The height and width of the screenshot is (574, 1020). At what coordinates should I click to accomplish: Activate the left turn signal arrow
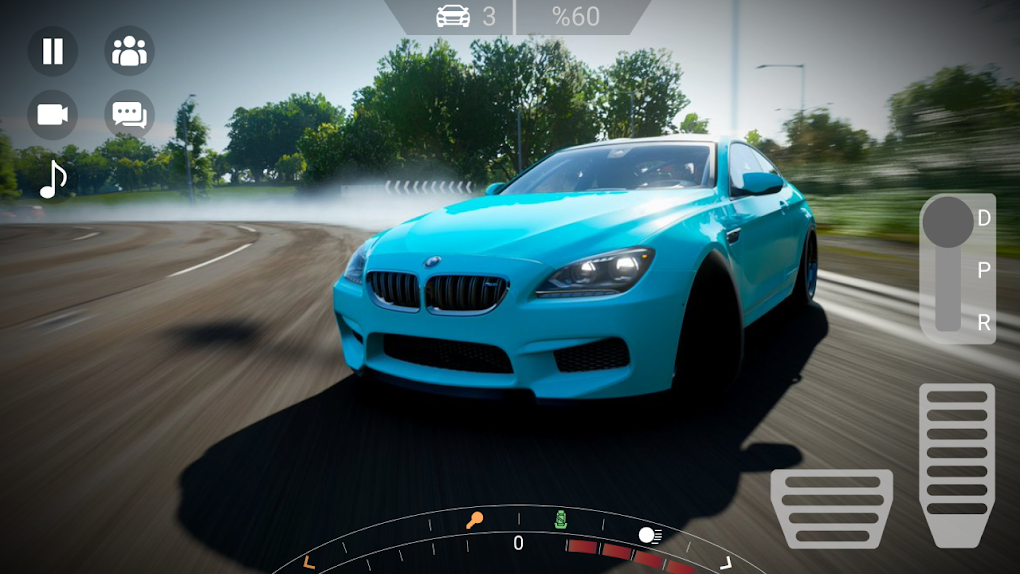(309, 561)
